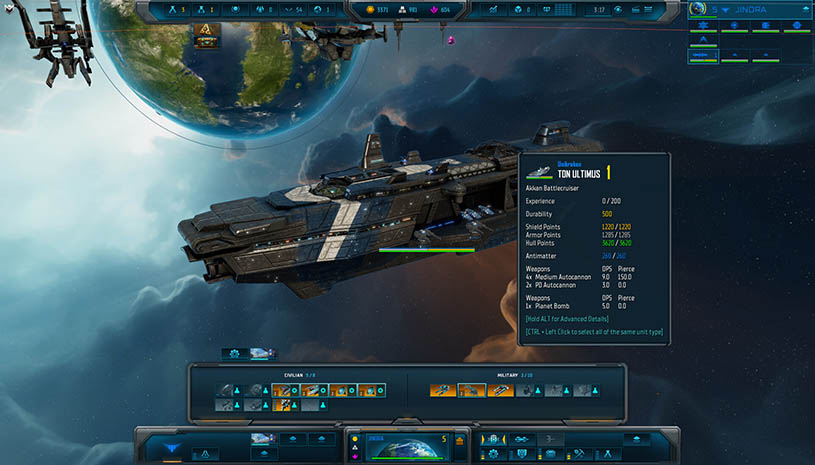Select the first orange military structure icon
Viewport: 815px width, 465px height.
[443, 390]
